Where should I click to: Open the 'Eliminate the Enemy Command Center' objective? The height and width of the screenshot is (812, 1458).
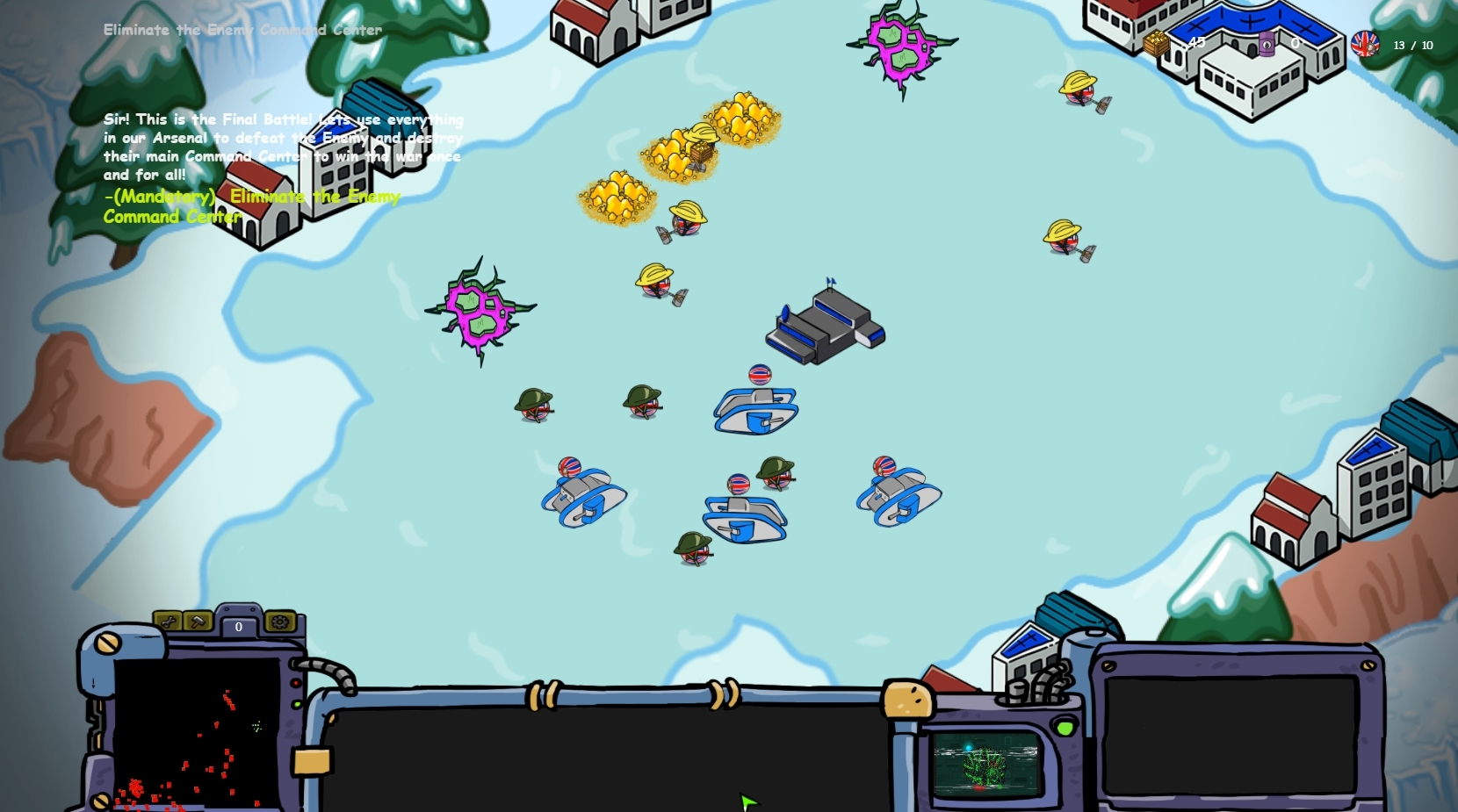tap(241, 30)
